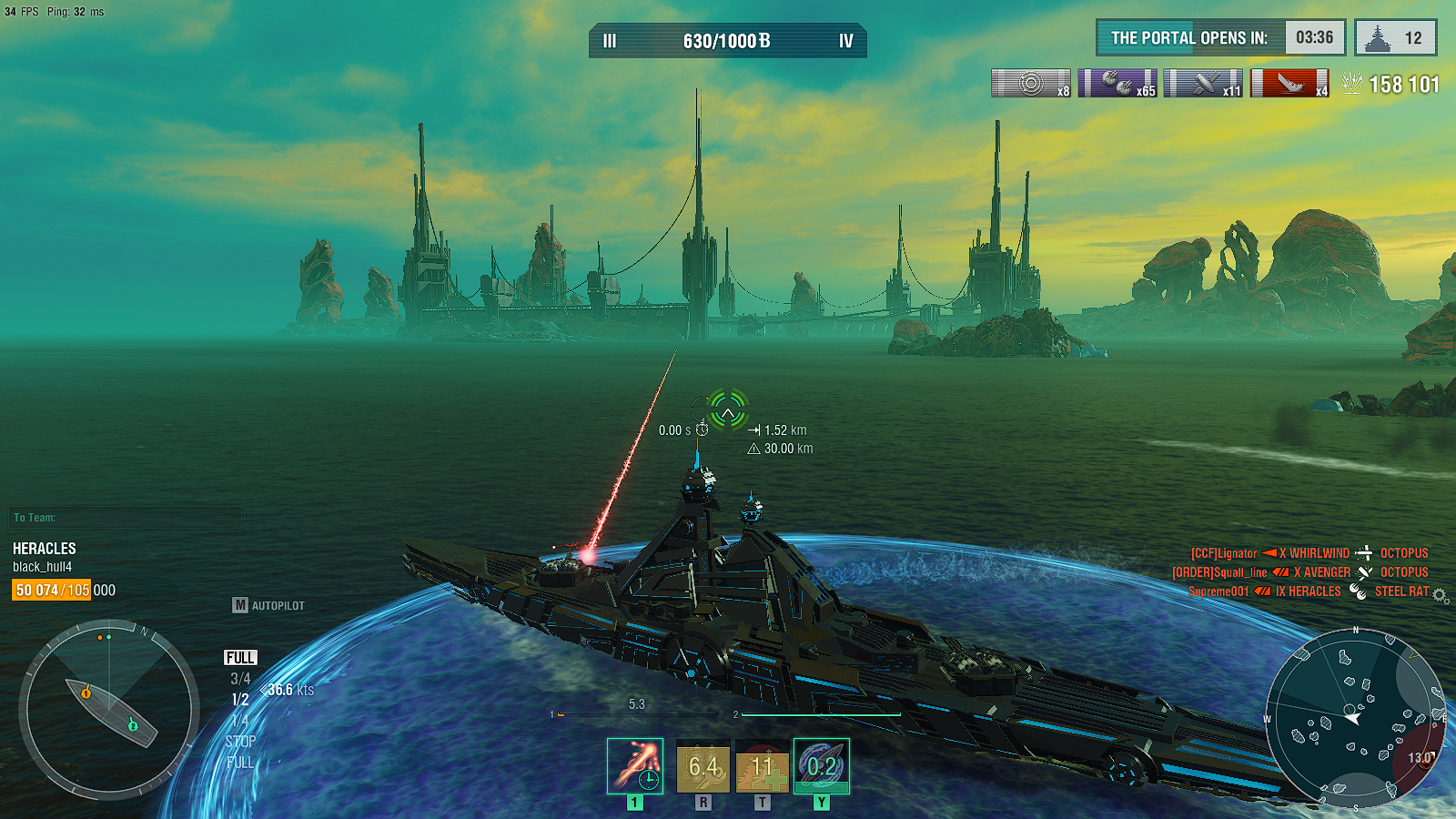Select the red laser beam weapon slot
Image resolution: width=1456 pixels, height=819 pixels.
coord(635,766)
